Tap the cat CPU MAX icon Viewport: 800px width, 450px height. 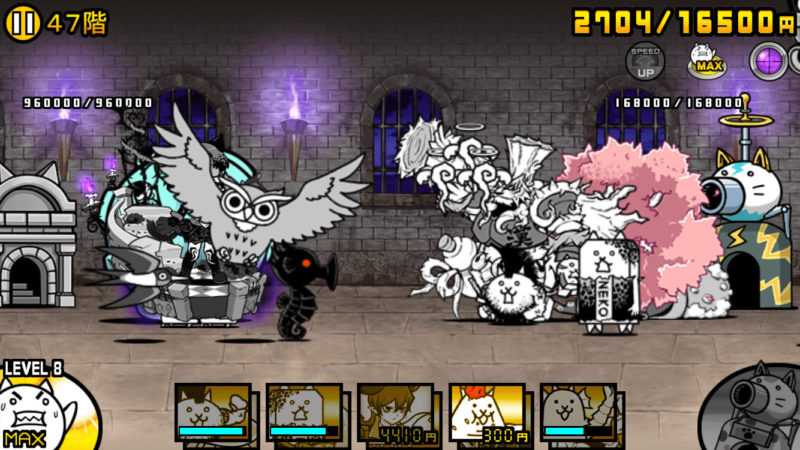click(706, 60)
